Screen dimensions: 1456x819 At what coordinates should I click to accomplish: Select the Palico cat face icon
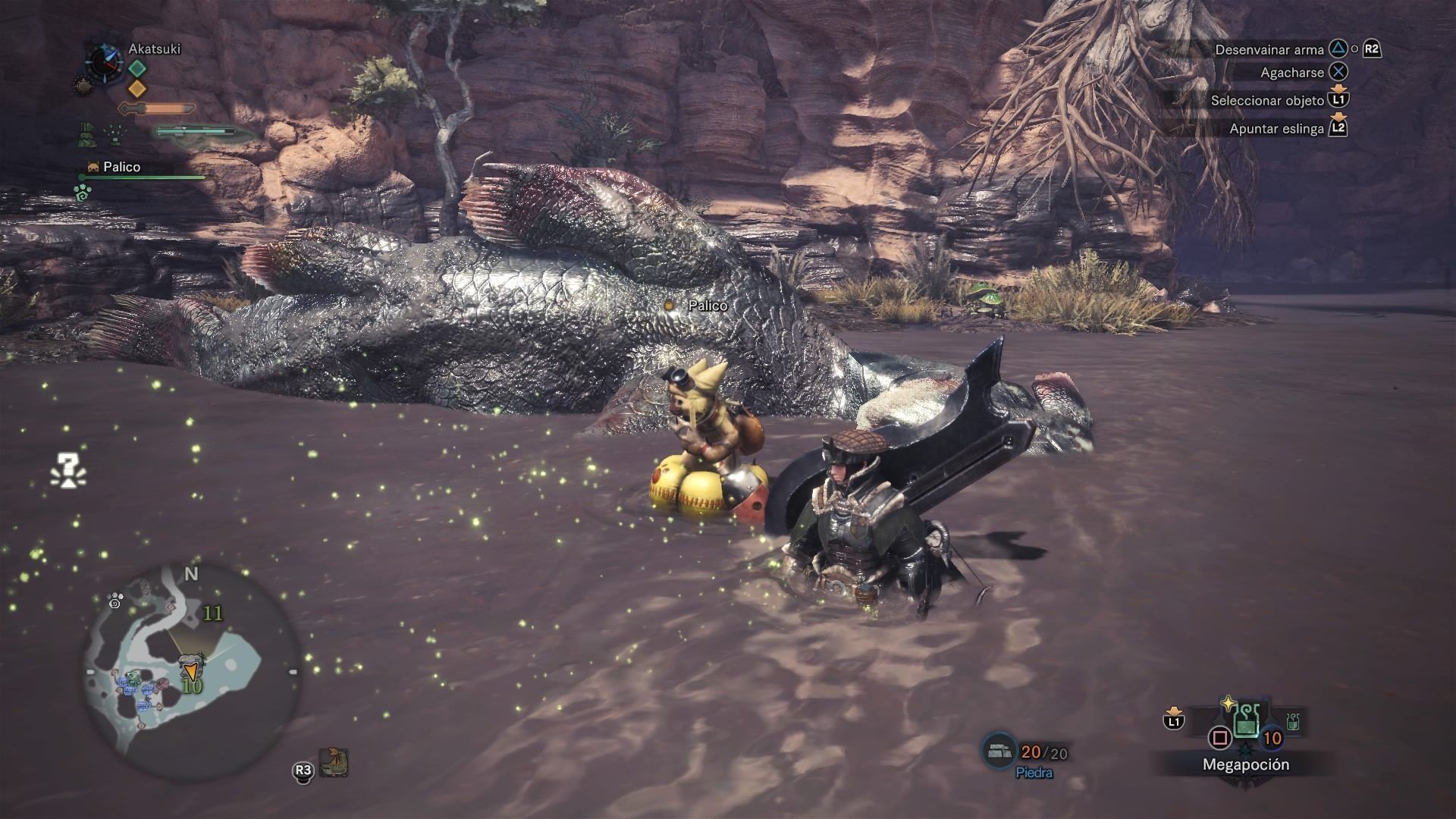coord(94,167)
